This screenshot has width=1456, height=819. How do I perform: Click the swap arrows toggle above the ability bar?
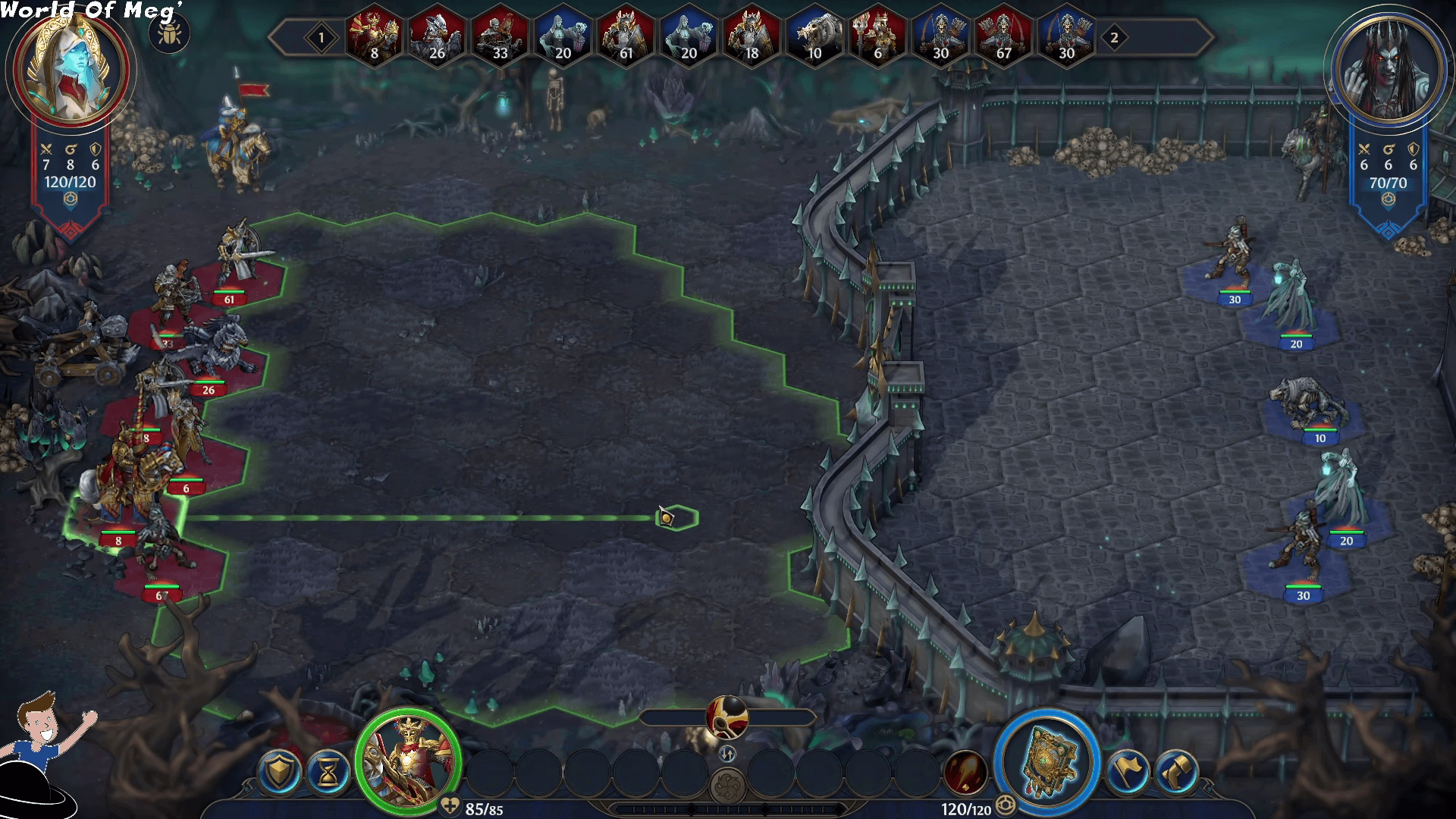727,754
